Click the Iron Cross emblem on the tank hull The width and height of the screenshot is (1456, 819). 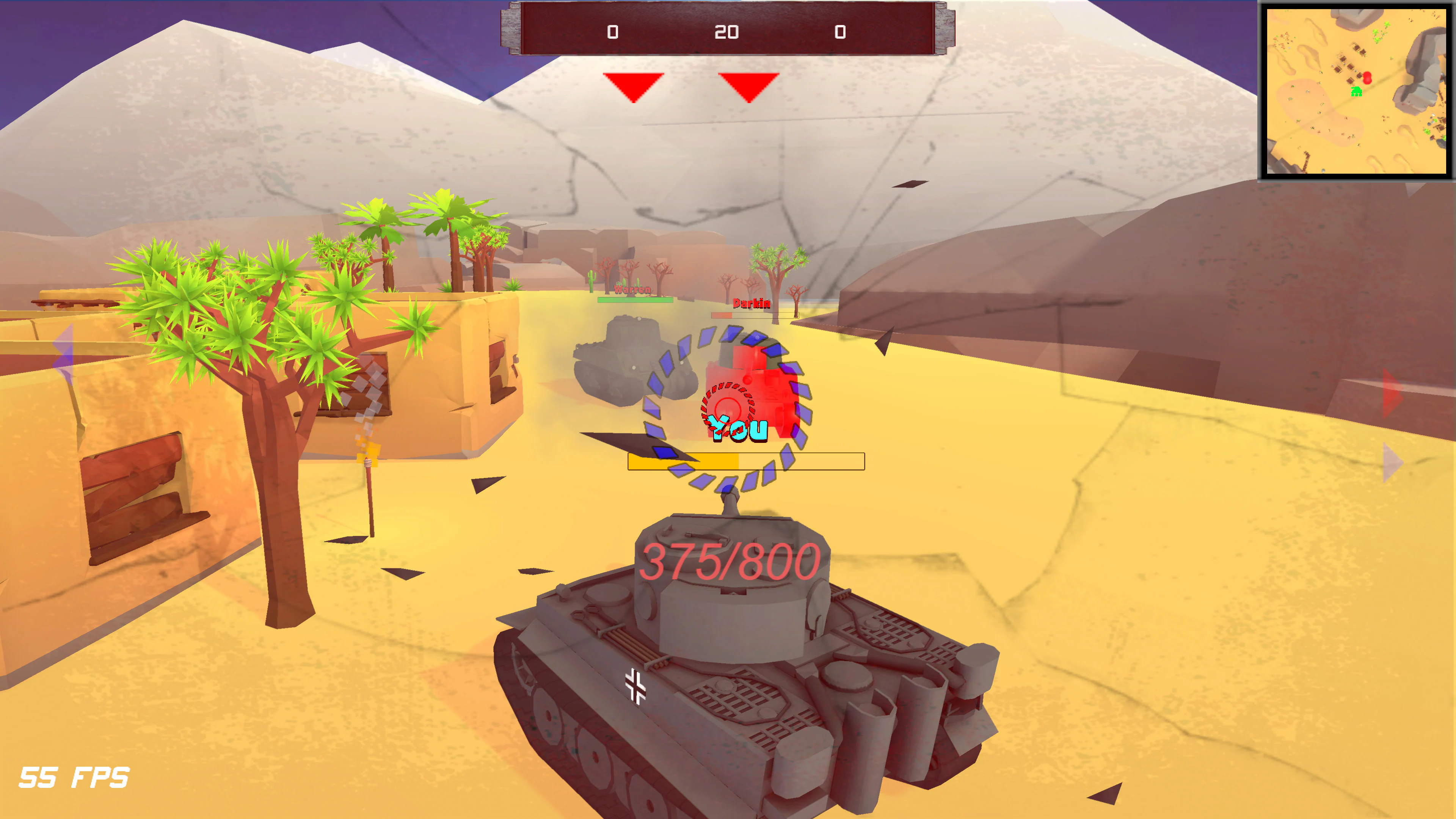[x=636, y=685]
